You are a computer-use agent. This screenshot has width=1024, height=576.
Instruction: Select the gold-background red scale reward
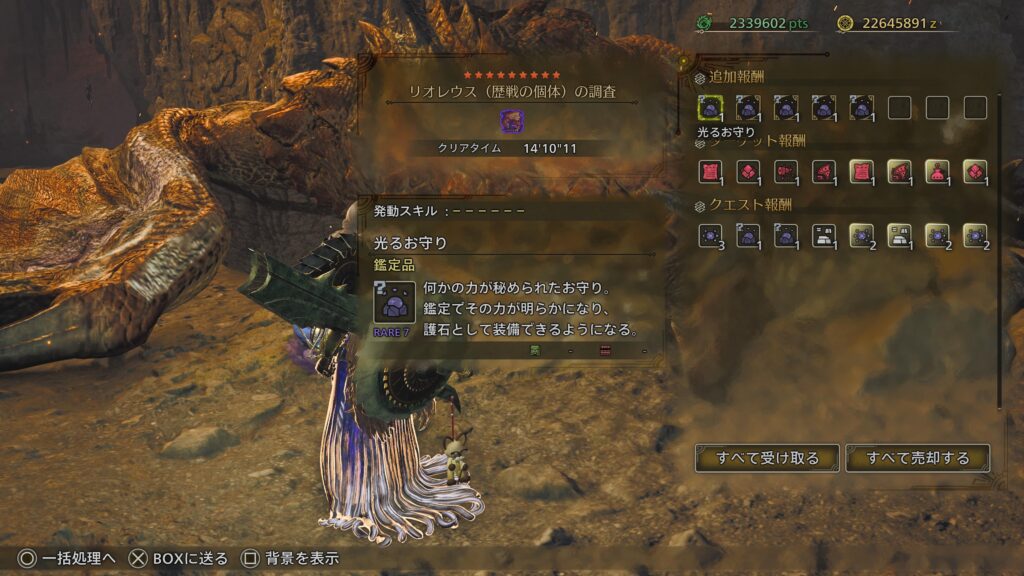[x=975, y=172]
